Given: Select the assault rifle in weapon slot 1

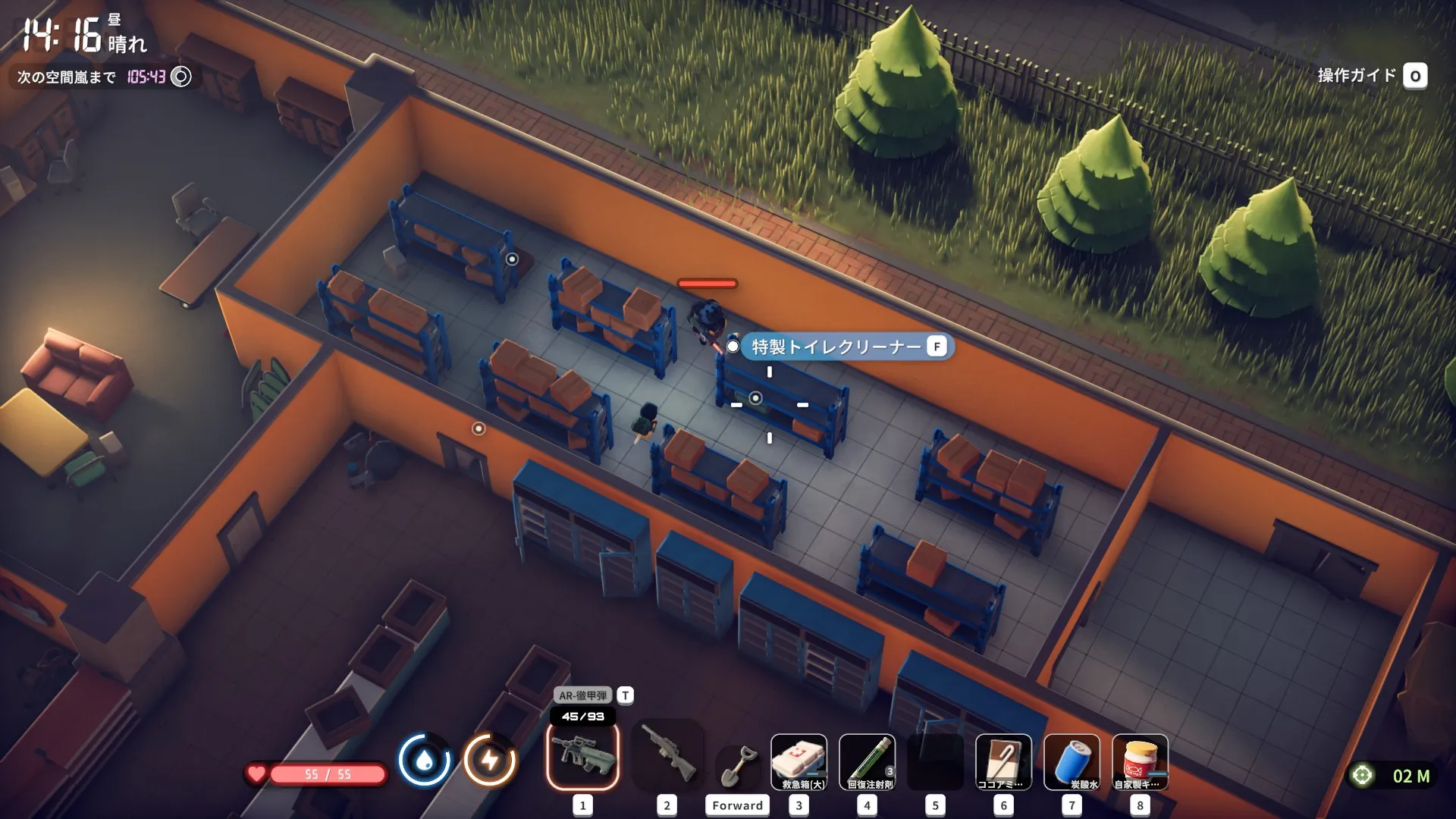Looking at the screenshot, I should pos(582,757).
